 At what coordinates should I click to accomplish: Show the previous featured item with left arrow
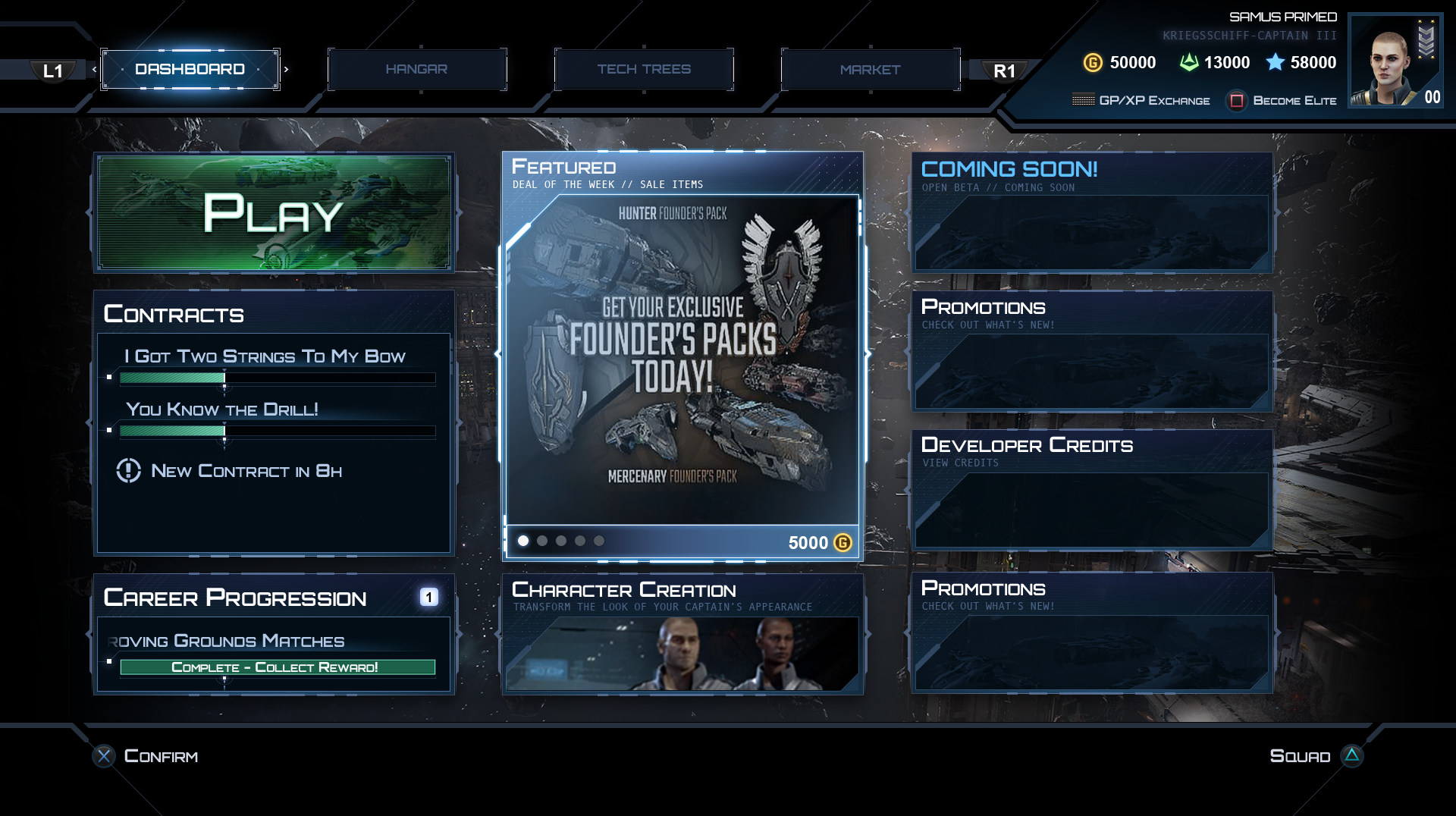[497, 353]
